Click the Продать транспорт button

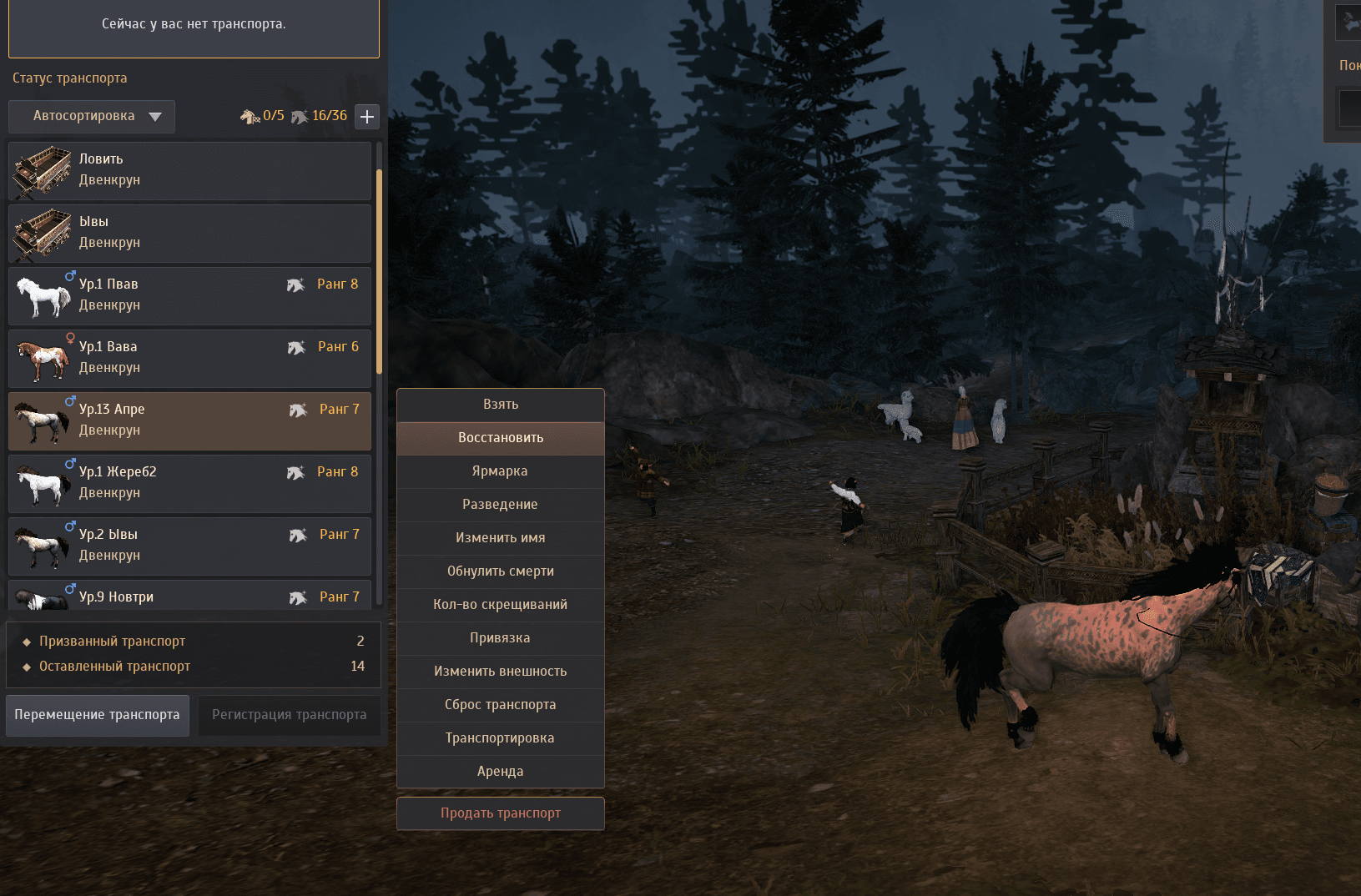point(501,813)
